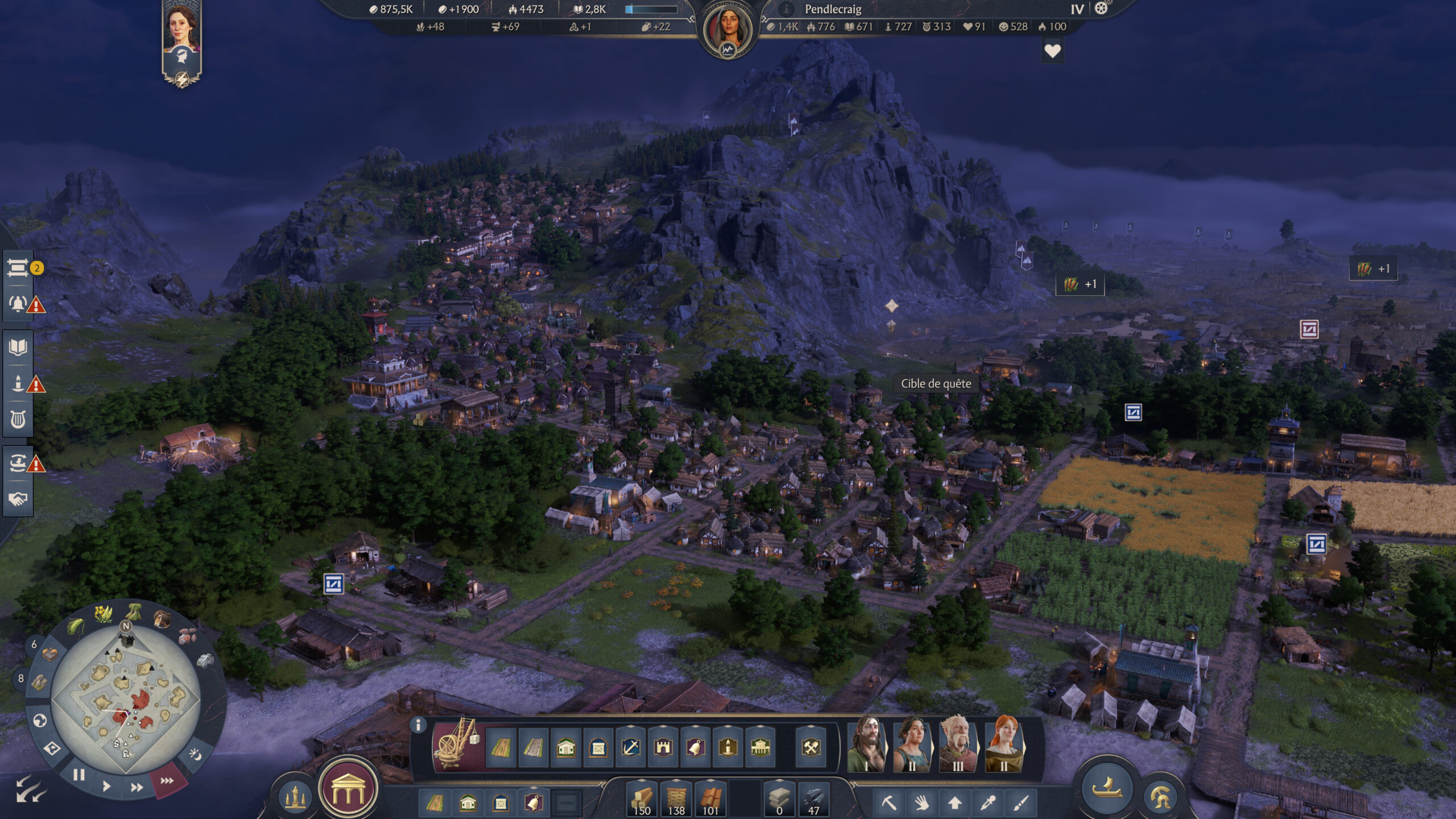Set game speed to triple fast-forward
1456x819 pixels.
167,781
